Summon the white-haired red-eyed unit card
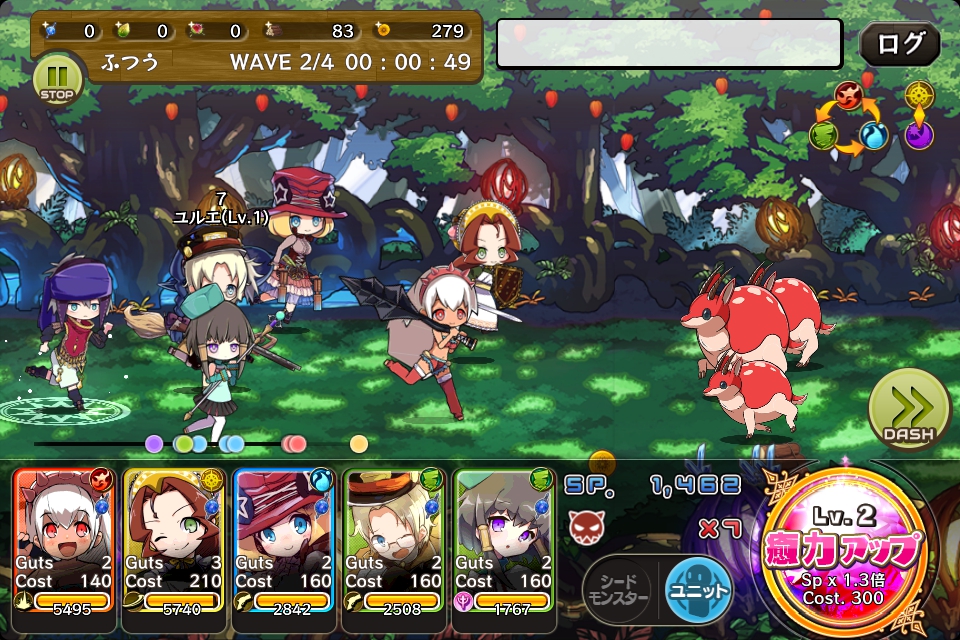 [x=65, y=540]
